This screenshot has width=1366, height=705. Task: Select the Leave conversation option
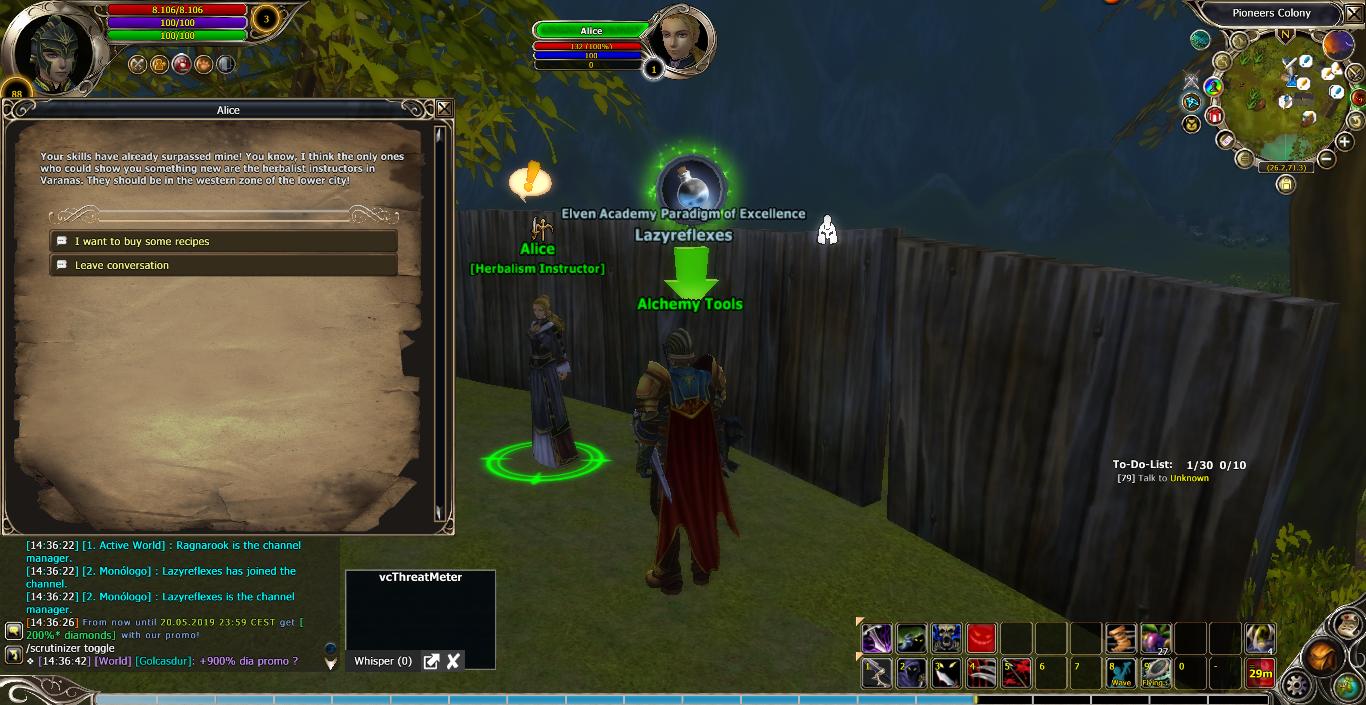223,265
